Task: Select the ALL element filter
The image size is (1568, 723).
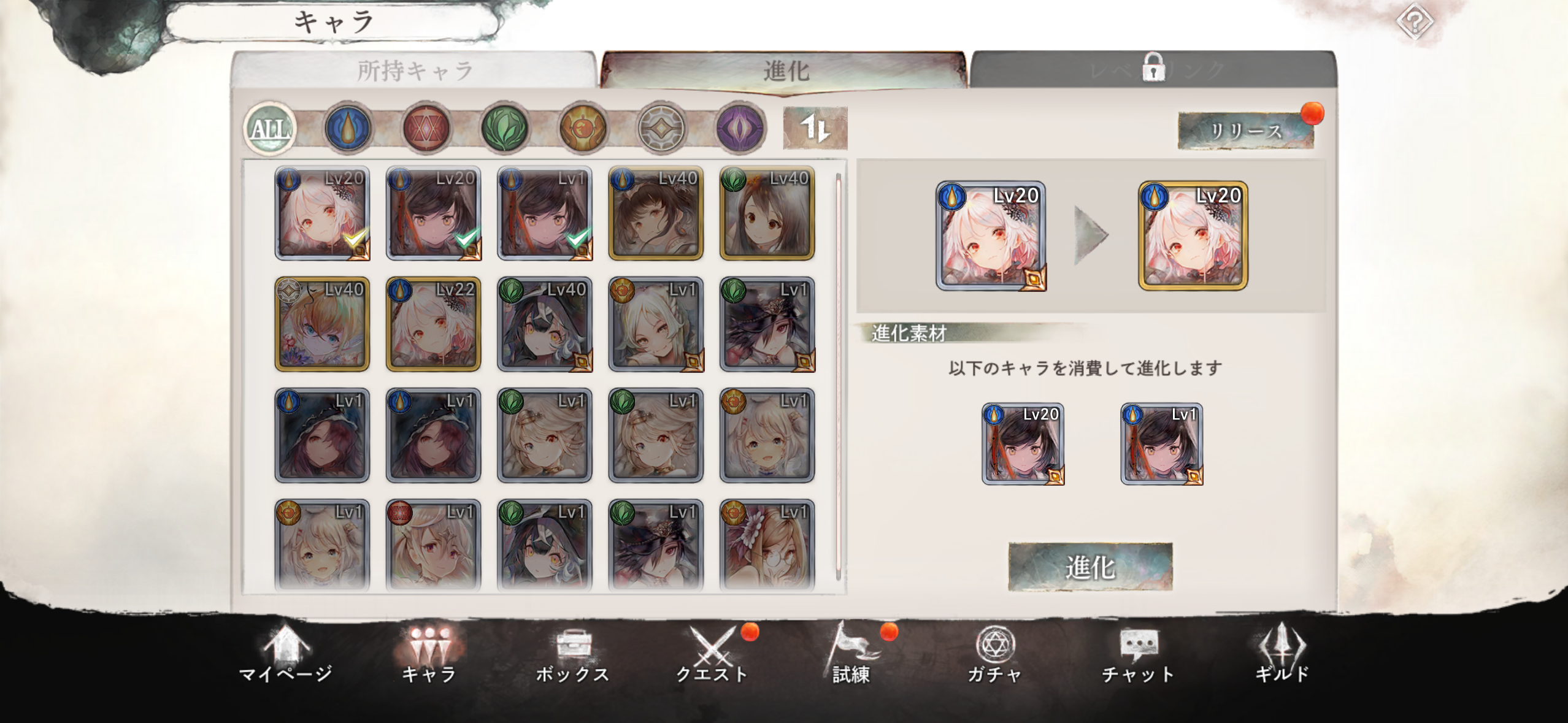Action: tap(271, 128)
